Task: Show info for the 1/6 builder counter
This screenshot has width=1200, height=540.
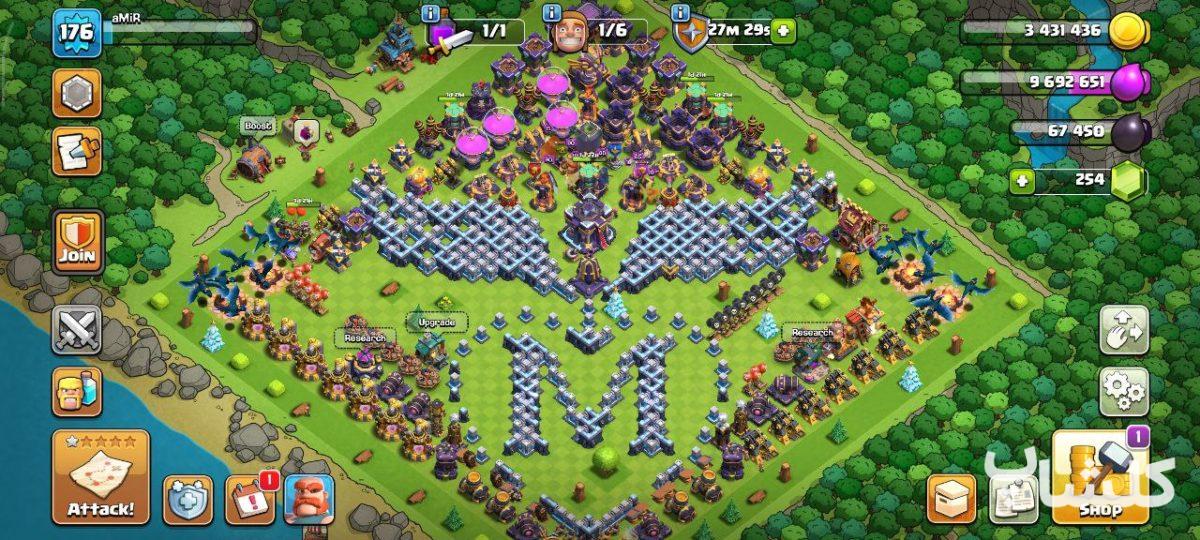Action: point(551,13)
